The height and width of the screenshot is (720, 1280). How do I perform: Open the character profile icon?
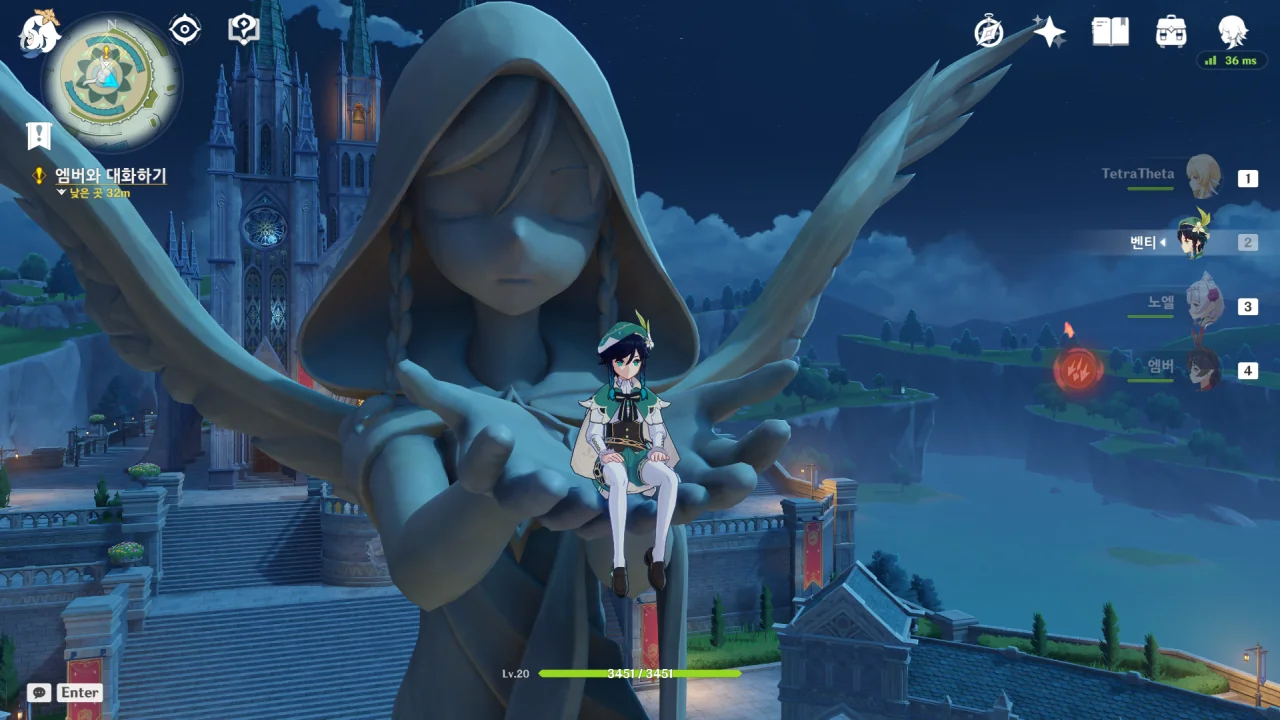click(1232, 32)
